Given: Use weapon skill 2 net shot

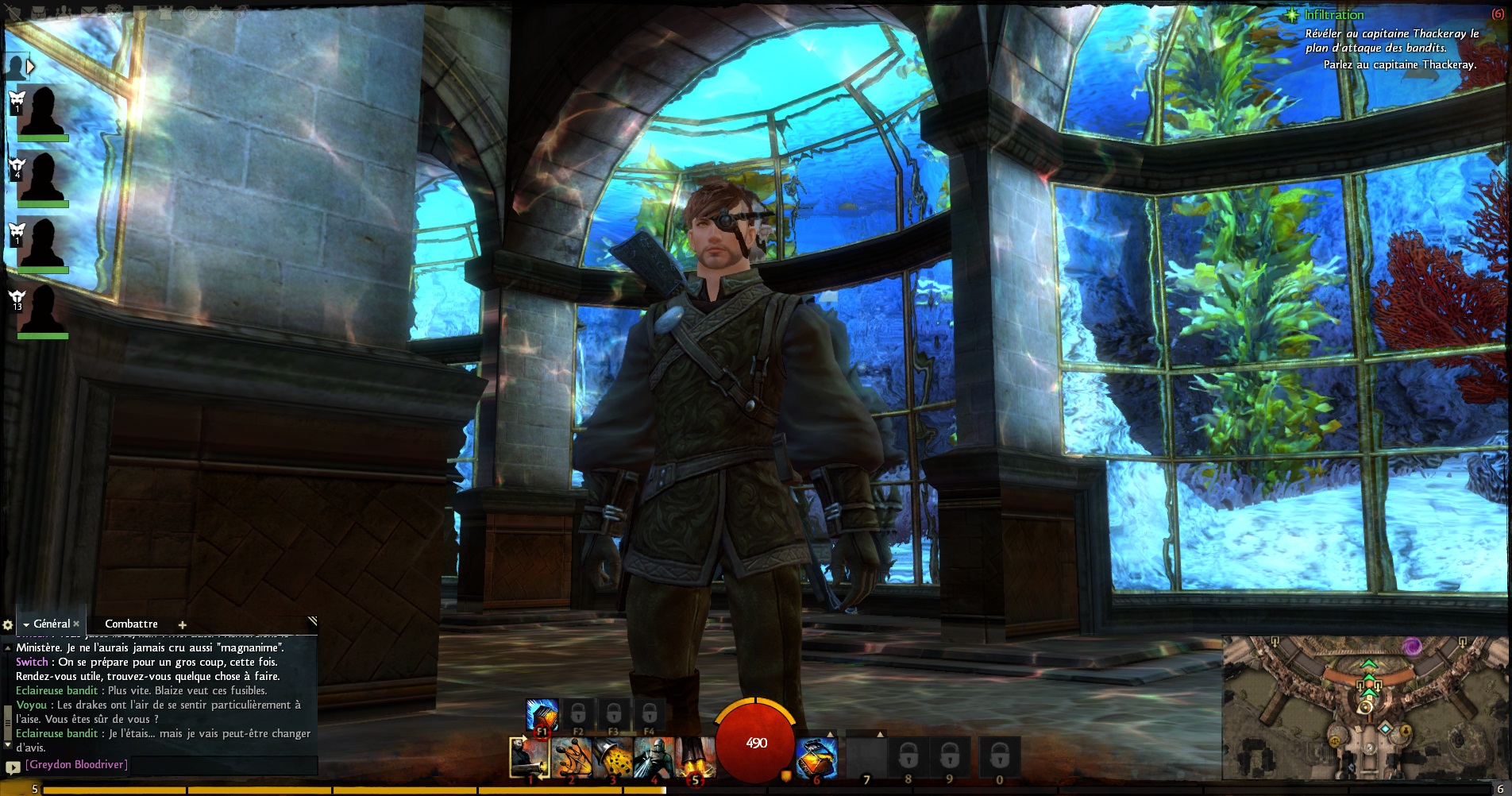Looking at the screenshot, I should point(572,757).
